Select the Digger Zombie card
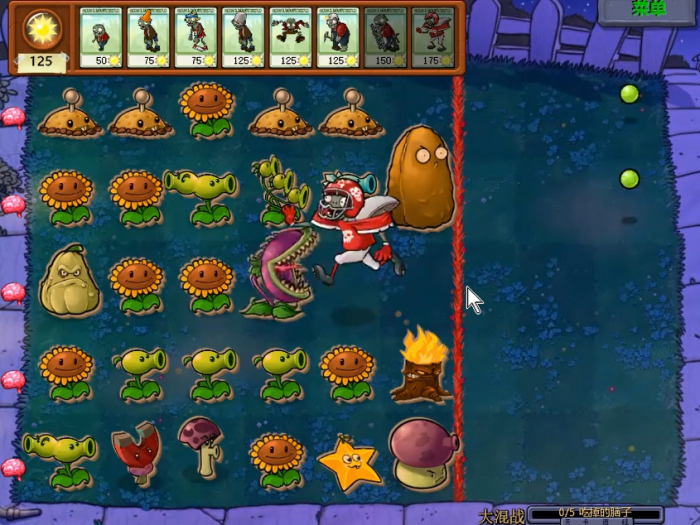Image resolution: width=700 pixels, height=525 pixels. click(x=337, y=38)
